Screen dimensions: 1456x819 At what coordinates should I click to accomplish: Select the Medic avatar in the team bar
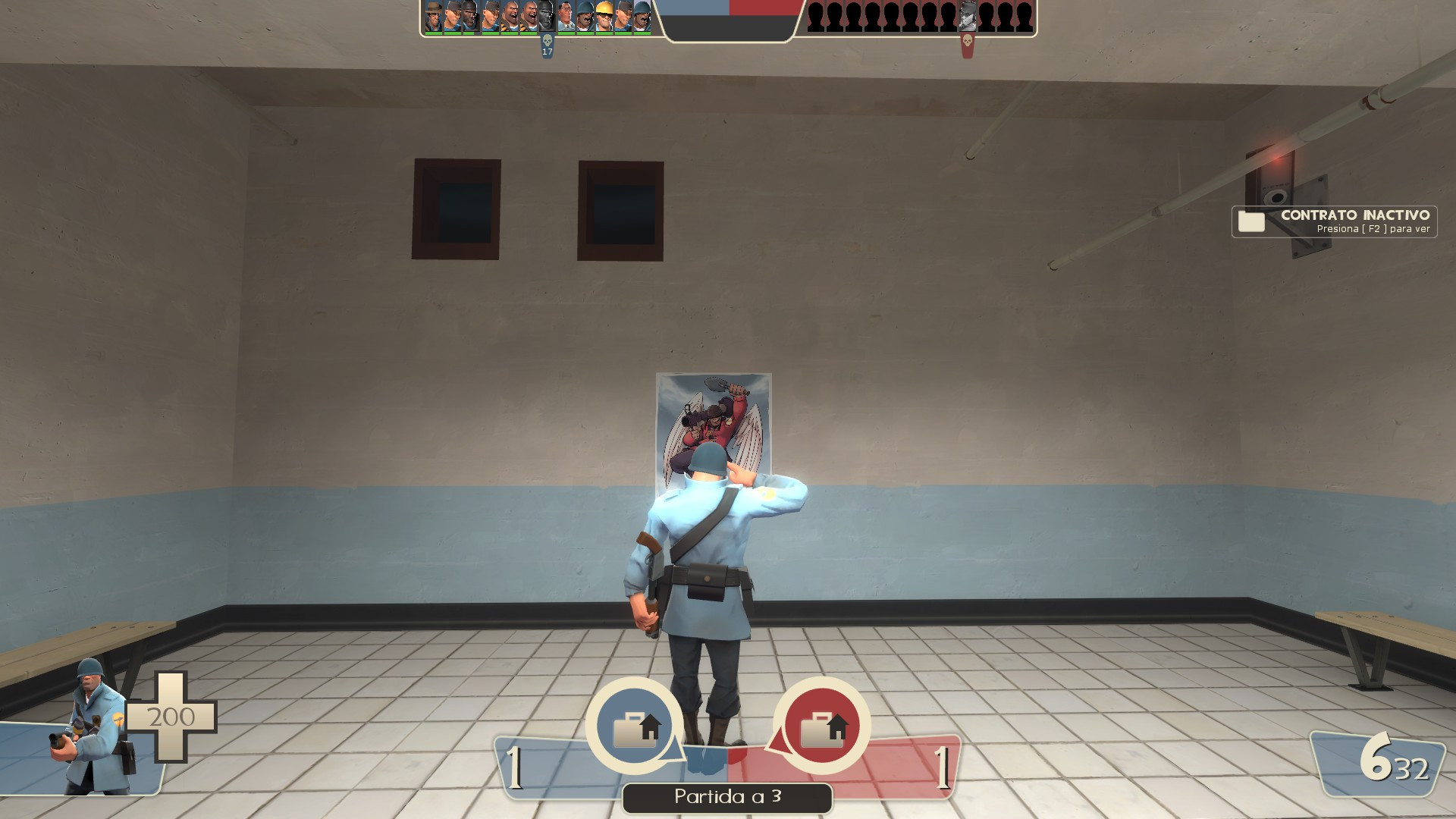pyautogui.click(x=565, y=17)
